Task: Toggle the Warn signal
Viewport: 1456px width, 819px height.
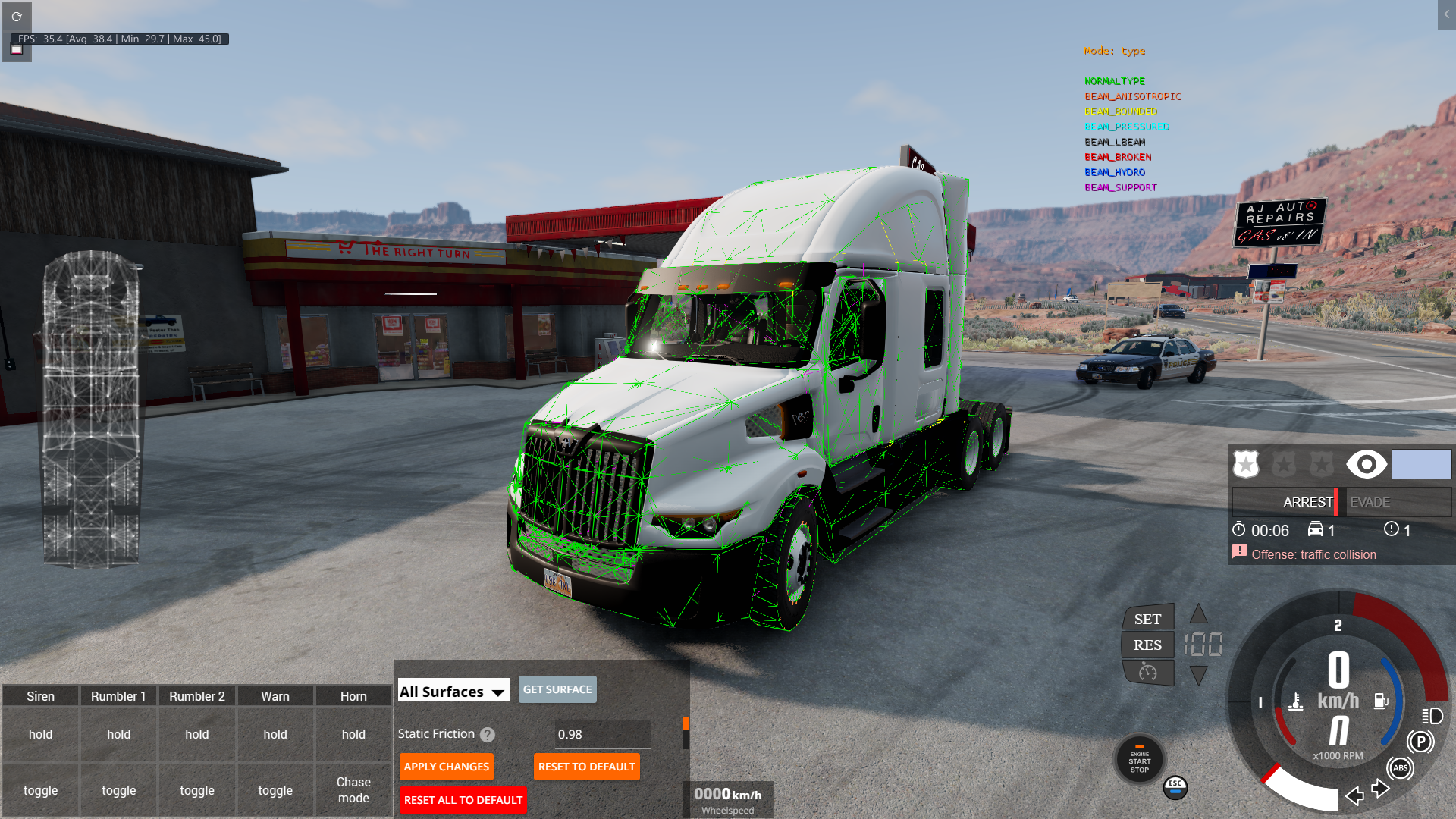Action: 275,790
